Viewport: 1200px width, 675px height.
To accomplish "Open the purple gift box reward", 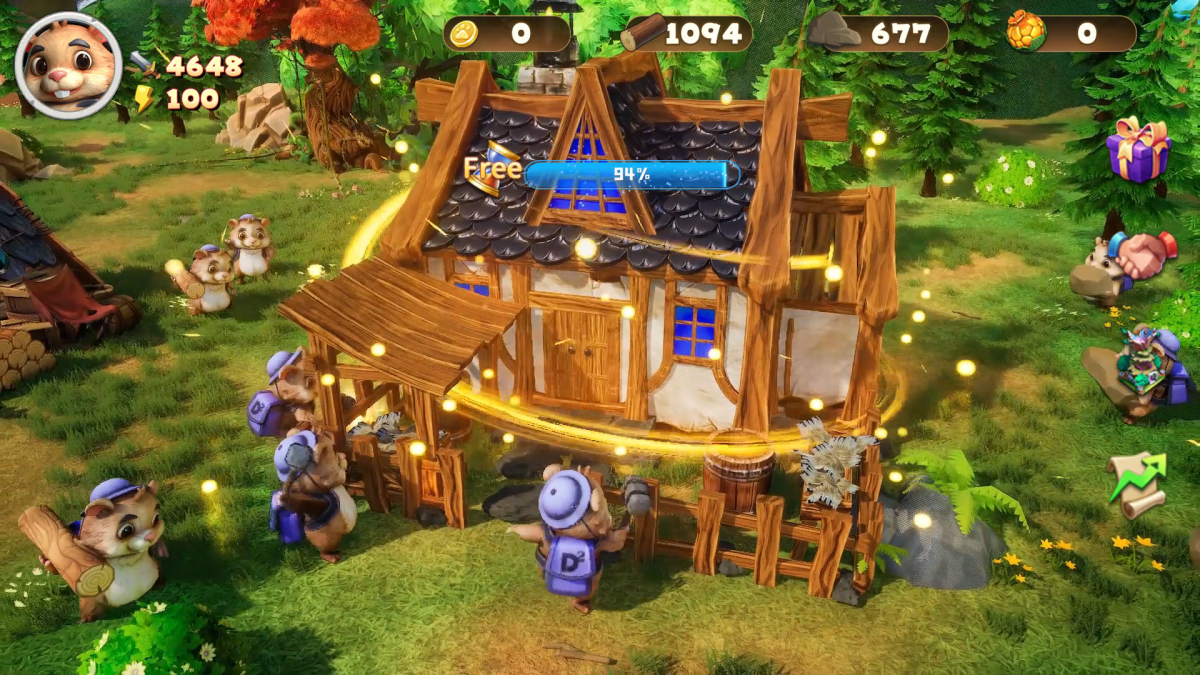I will (1138, 150).
